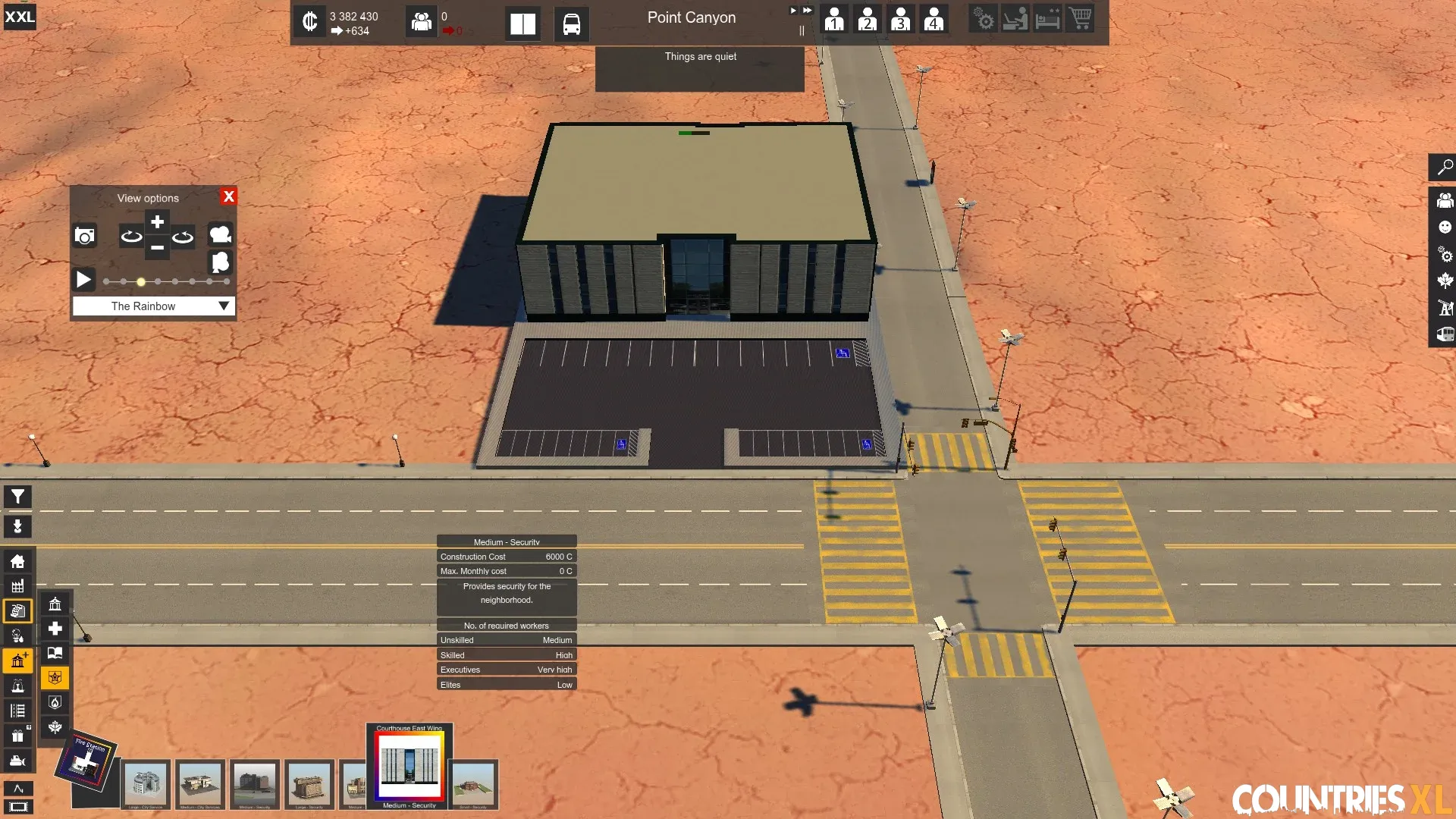Screen dimensions: 1456x819
Task: Take a screenshot with the camera icon
Action: click(x=85, y=236)
